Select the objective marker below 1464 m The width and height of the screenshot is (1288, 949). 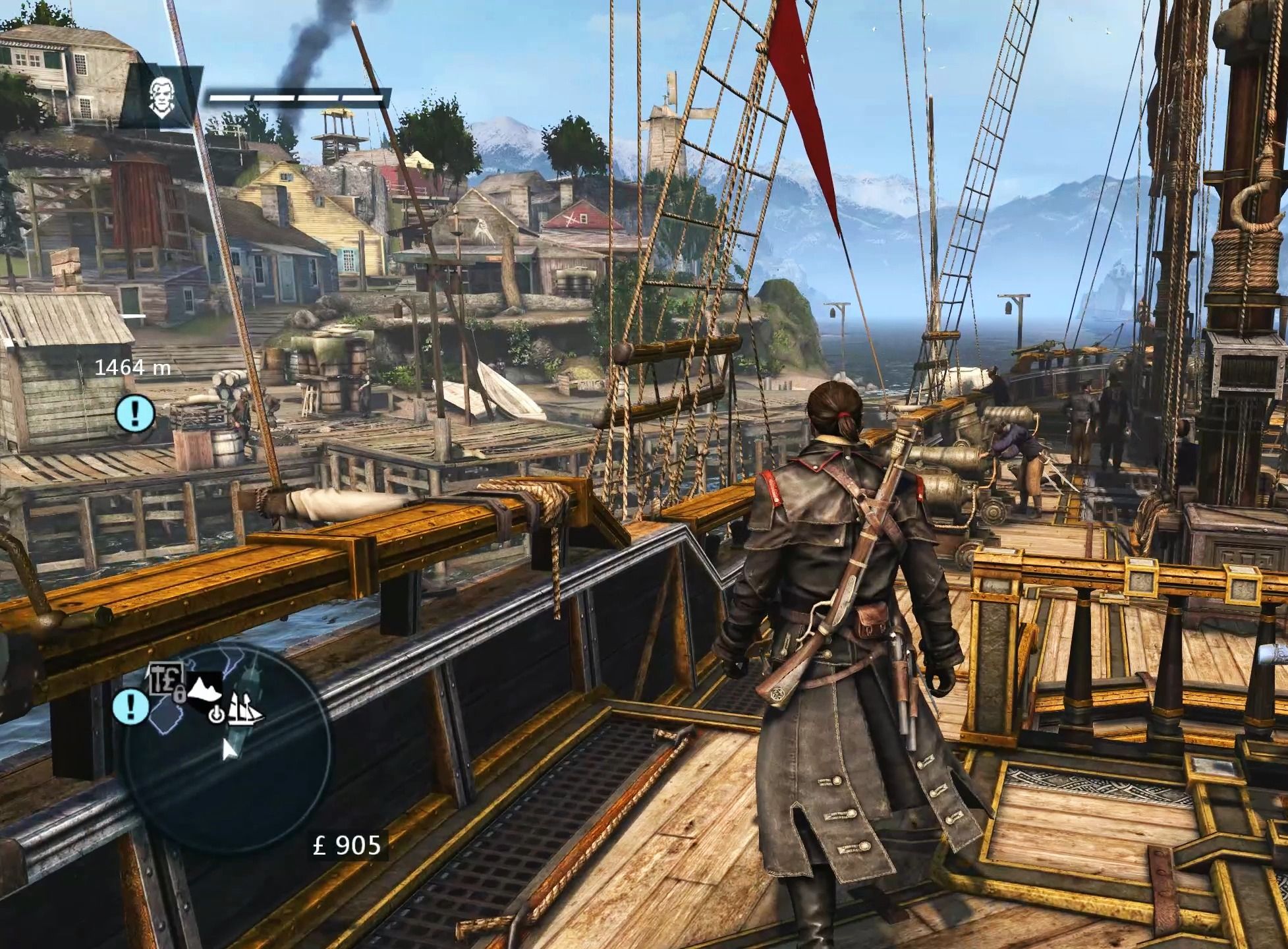(134, 413)
